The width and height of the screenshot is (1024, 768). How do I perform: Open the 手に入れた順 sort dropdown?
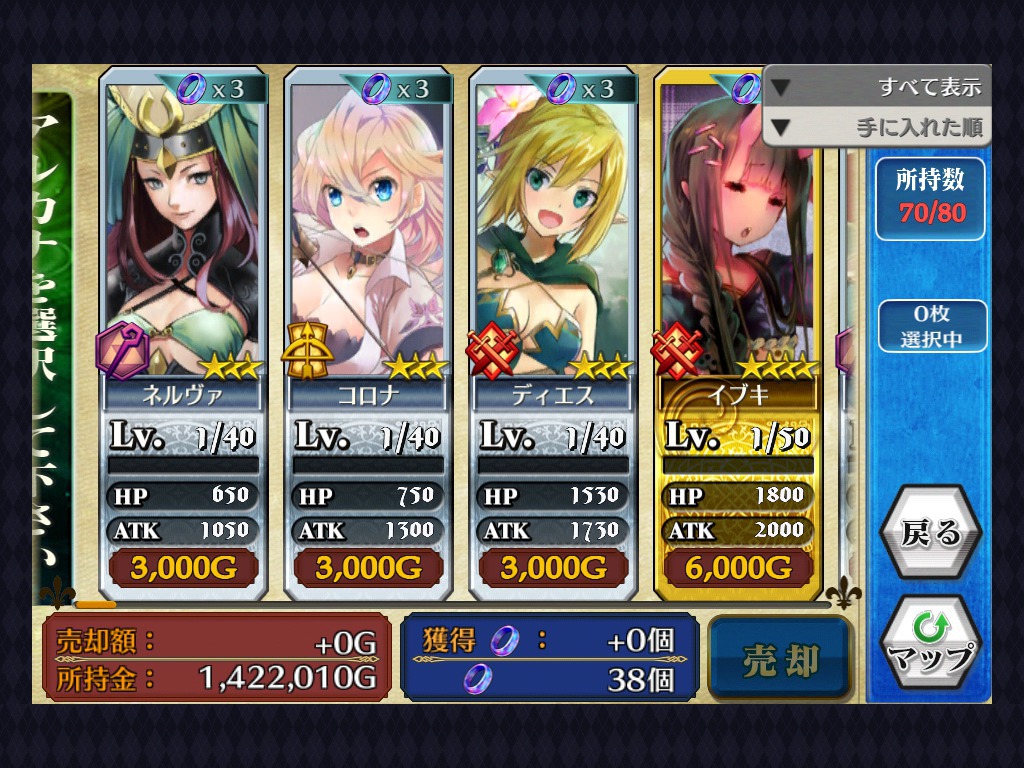point(877,127)
